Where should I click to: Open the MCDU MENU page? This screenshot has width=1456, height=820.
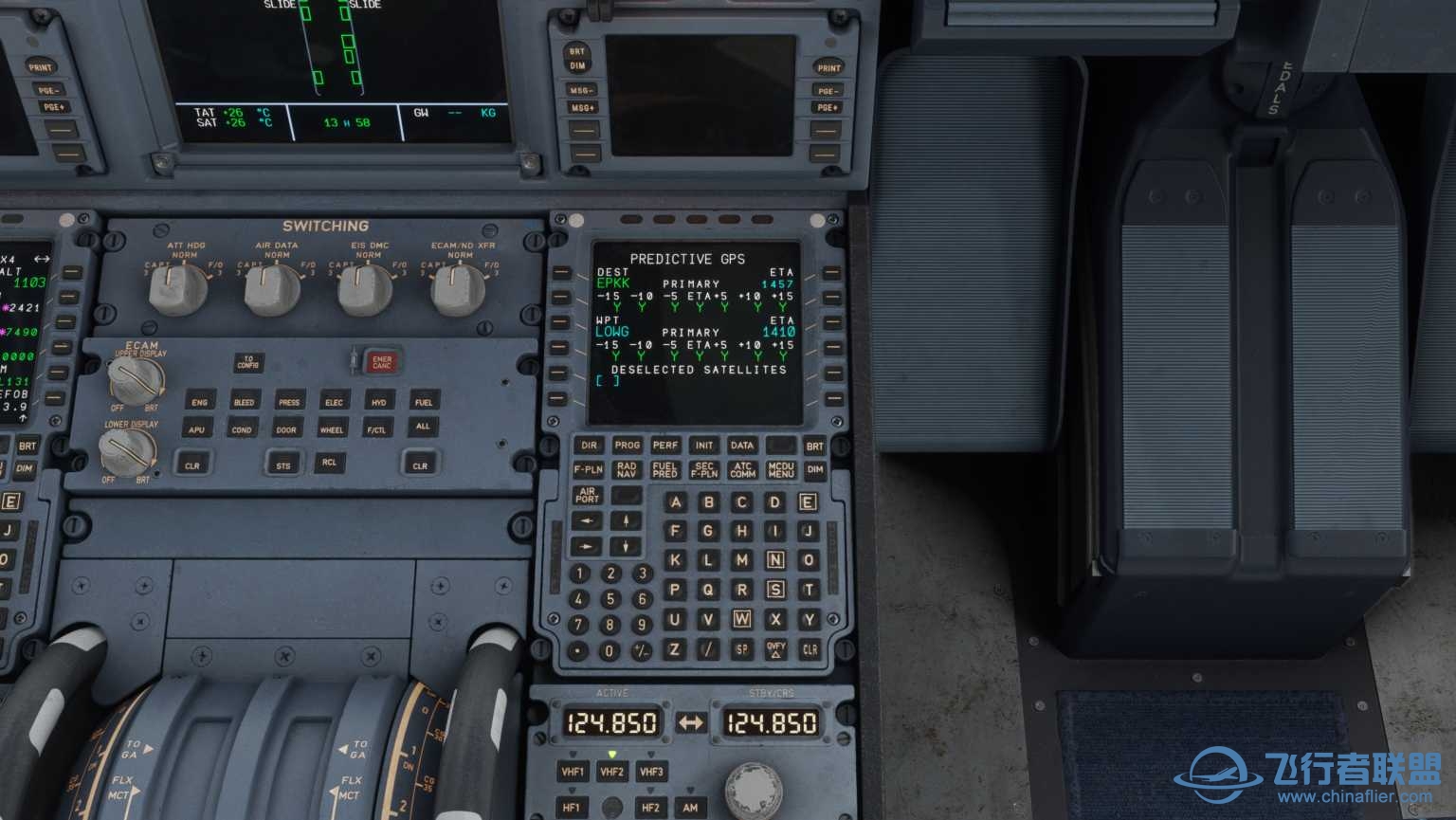pos(780,469)
